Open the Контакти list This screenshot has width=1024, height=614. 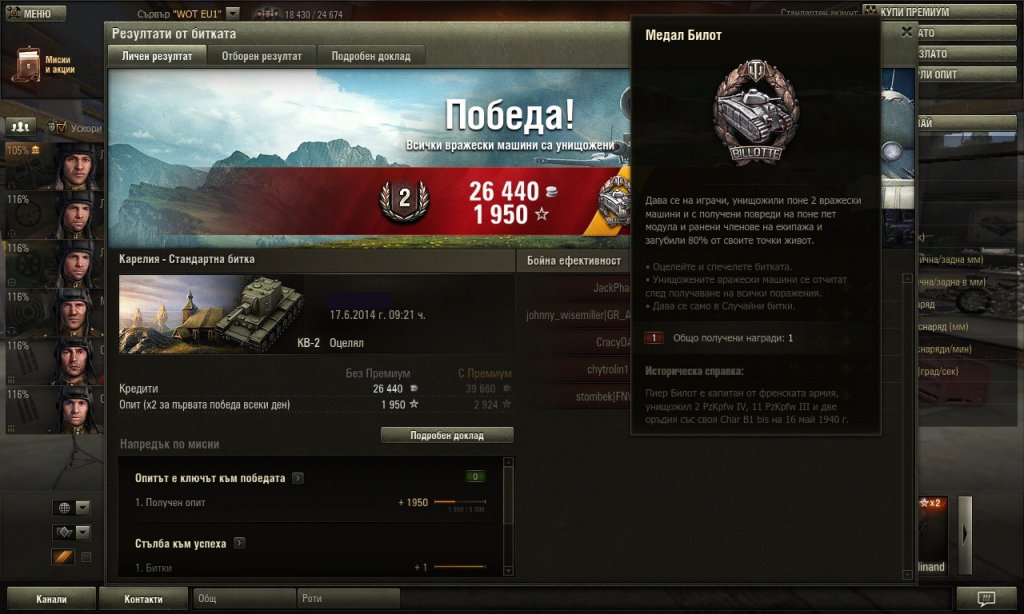(x=143, y=599)
